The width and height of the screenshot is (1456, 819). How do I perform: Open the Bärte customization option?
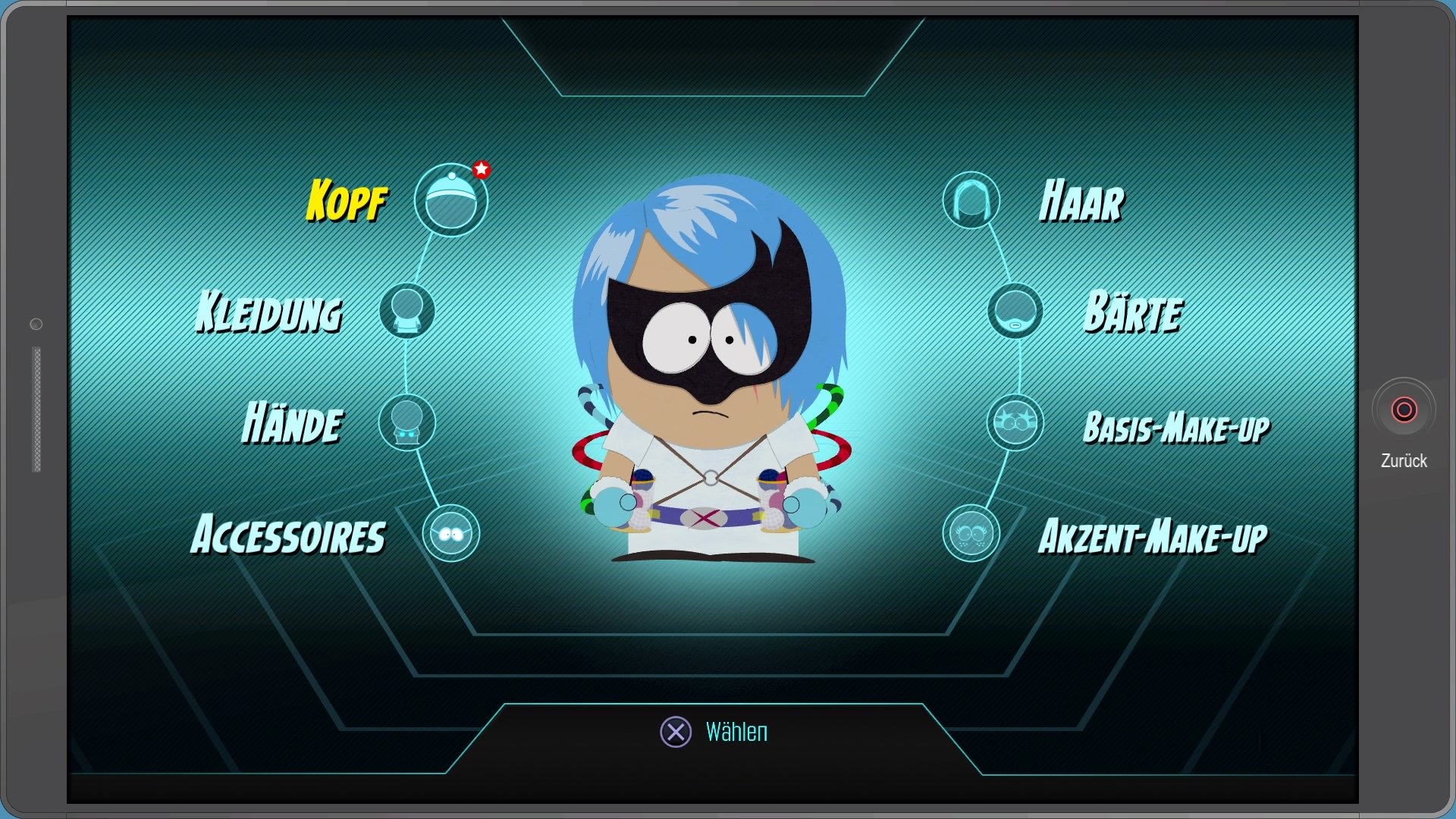coord(1132,312)
